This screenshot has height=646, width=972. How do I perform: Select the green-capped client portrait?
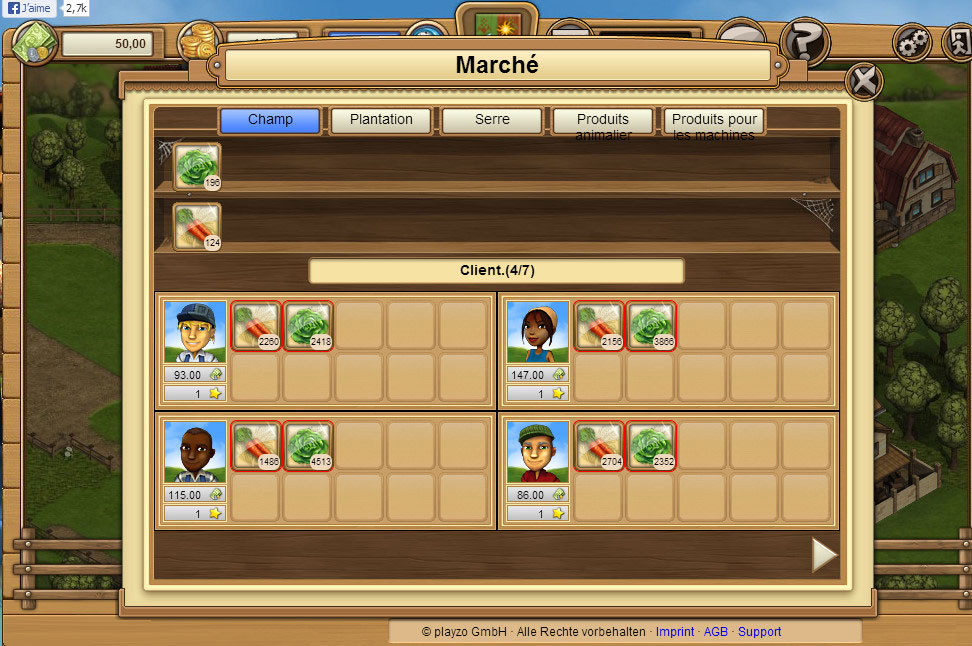tap(538, 451)
